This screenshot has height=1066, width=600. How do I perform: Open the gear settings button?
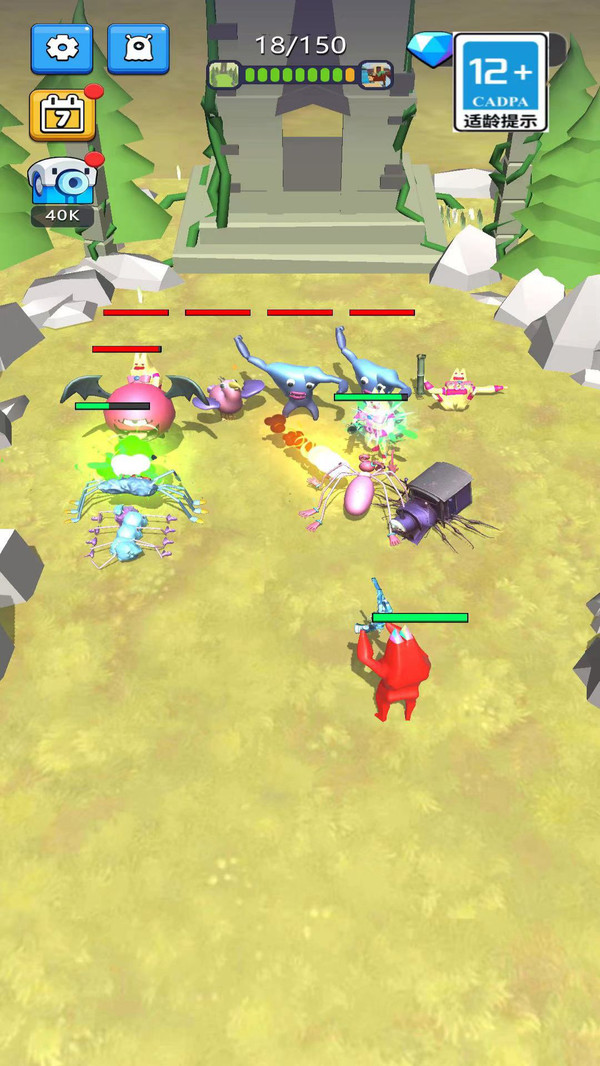pos(61,48)
